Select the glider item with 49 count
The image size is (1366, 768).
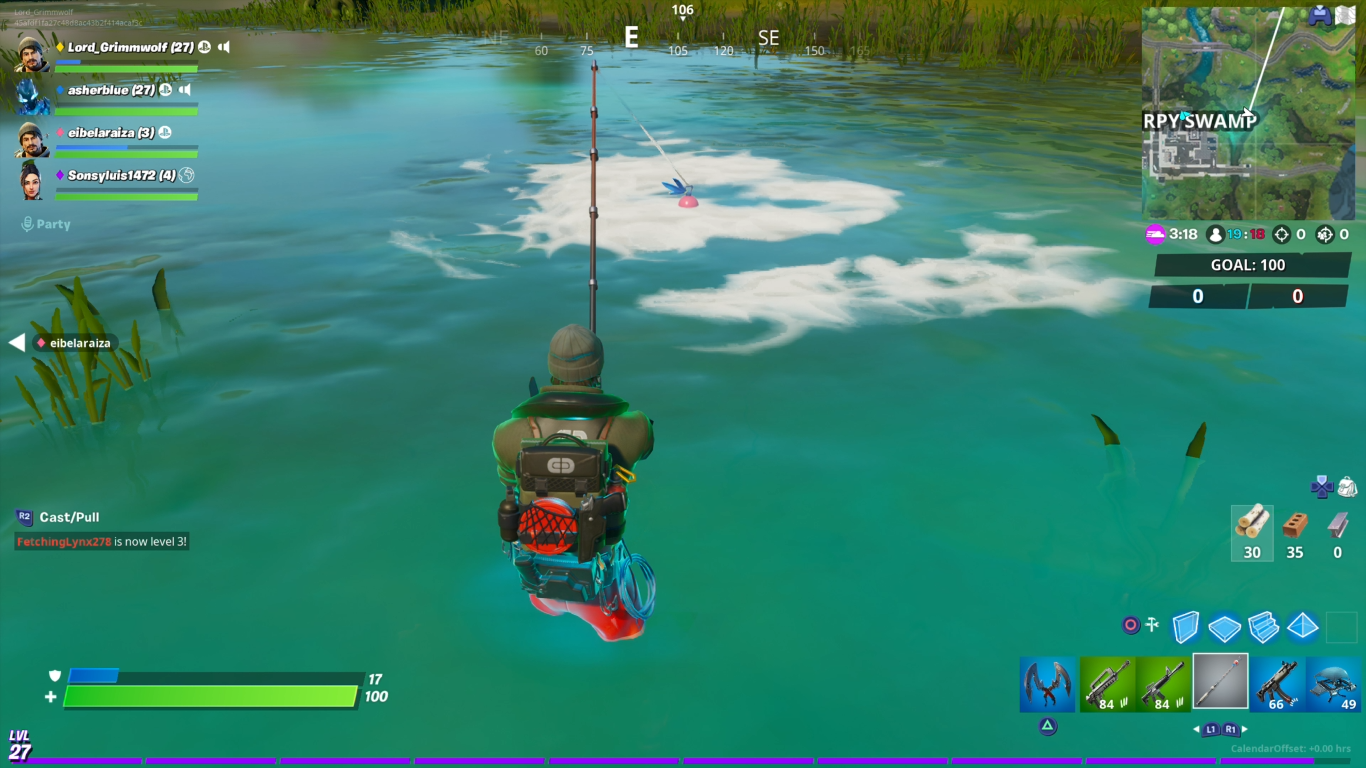1333,684
